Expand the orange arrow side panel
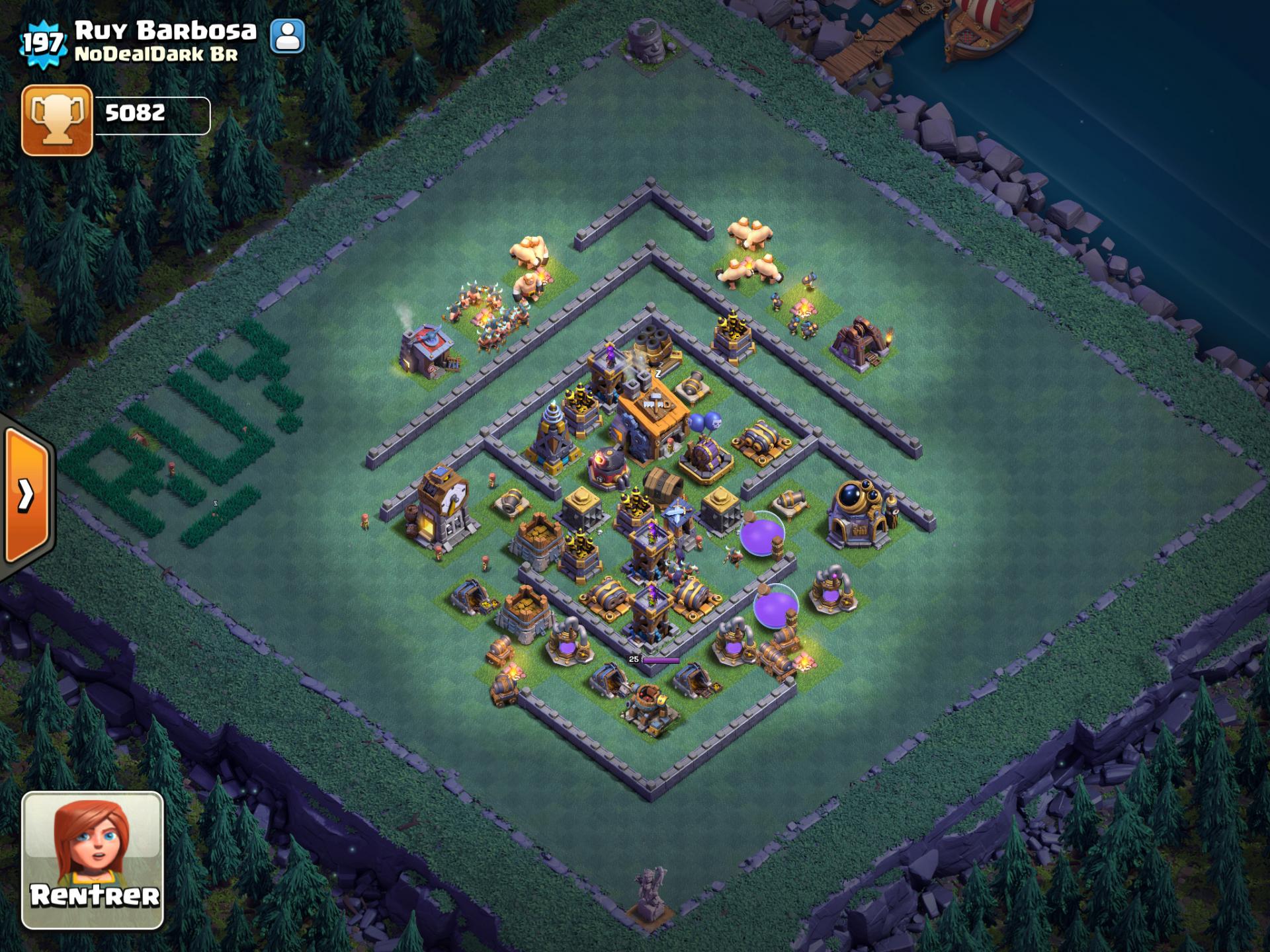Viewport: 1270px width, 952px height. [26, 495]
